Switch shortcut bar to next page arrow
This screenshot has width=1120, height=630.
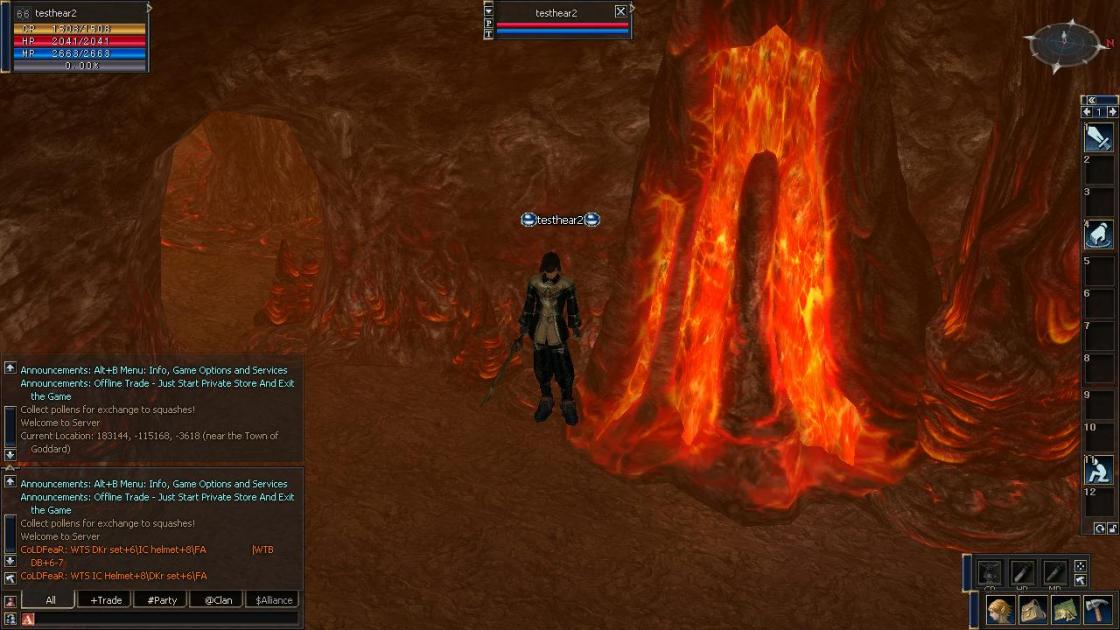(1112, 112)
